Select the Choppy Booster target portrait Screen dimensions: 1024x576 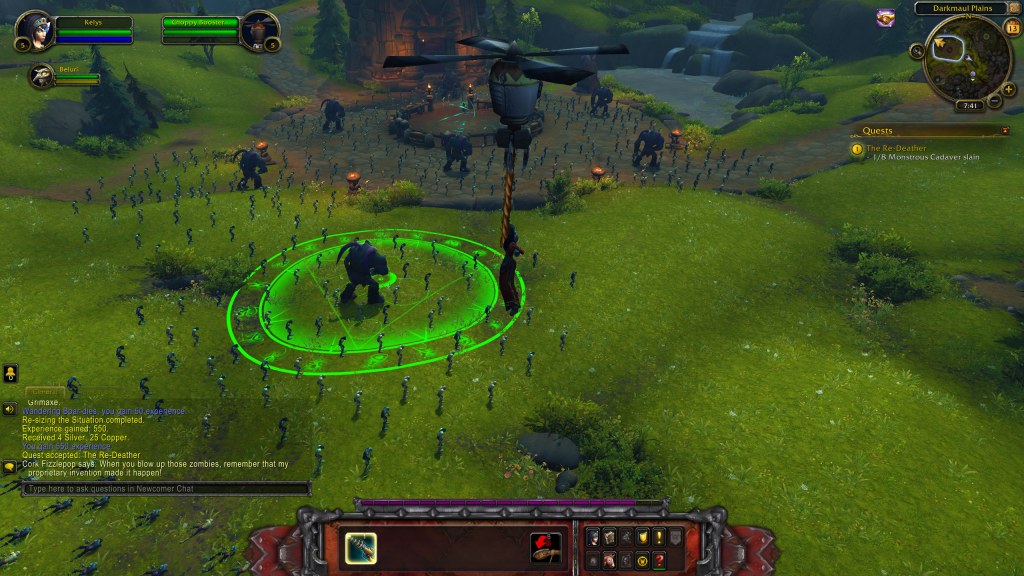pyautogui.click(x=261, y=28)
